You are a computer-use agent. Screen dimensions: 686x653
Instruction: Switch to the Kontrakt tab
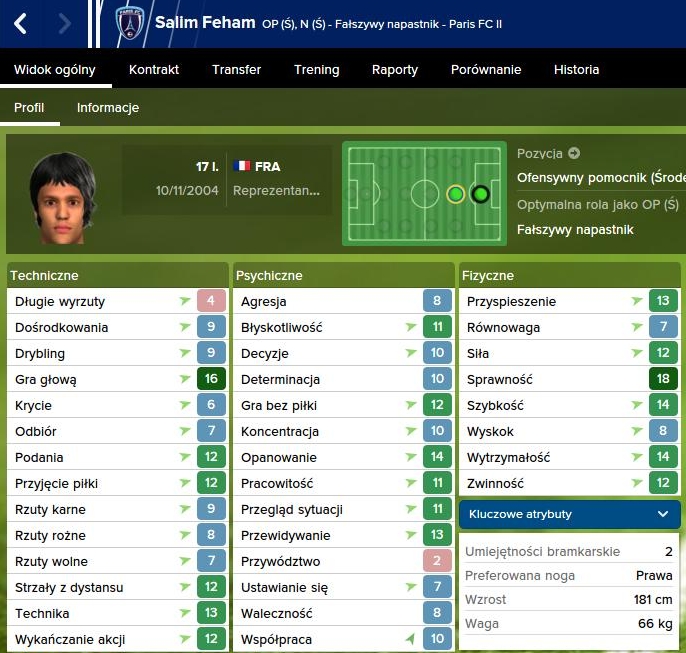coord(154,70)
